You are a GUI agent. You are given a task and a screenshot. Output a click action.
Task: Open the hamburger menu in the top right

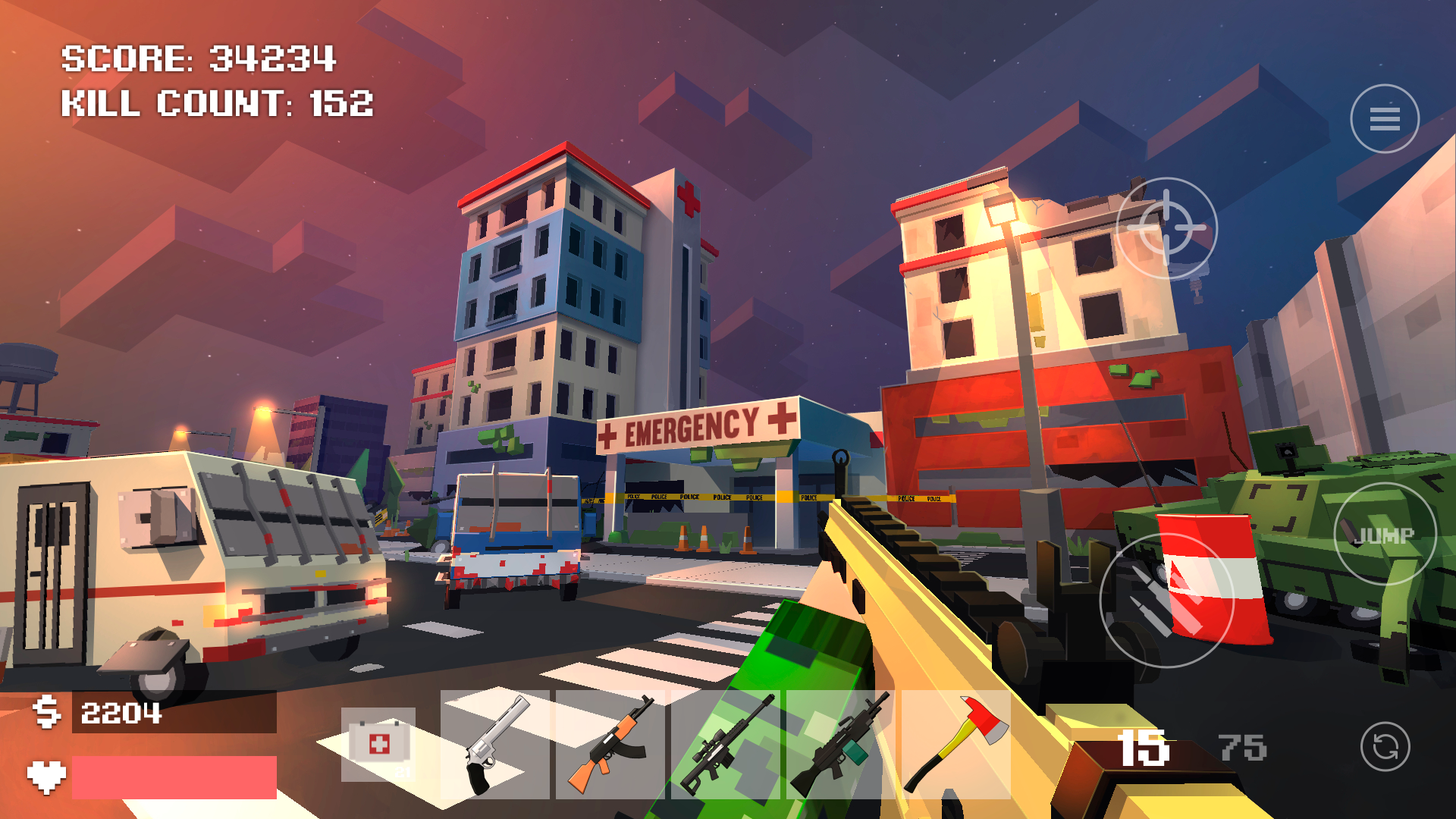[1384, 118]
